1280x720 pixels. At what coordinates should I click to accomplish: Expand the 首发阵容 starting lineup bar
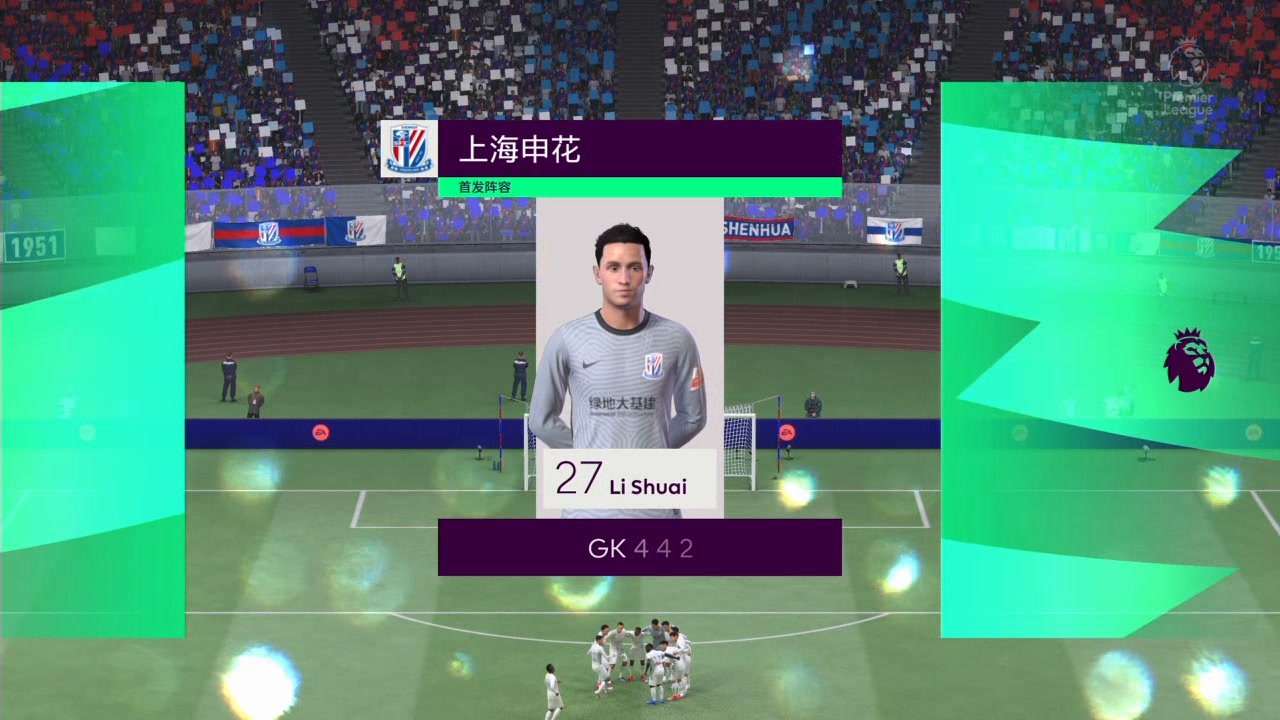click(x=483, y=187)
